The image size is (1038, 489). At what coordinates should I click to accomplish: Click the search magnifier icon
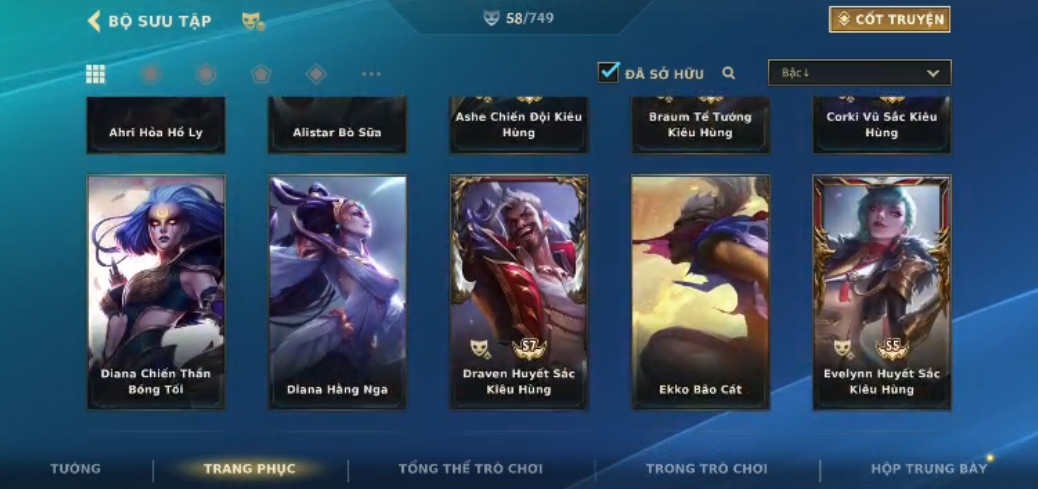coord(729,73)
